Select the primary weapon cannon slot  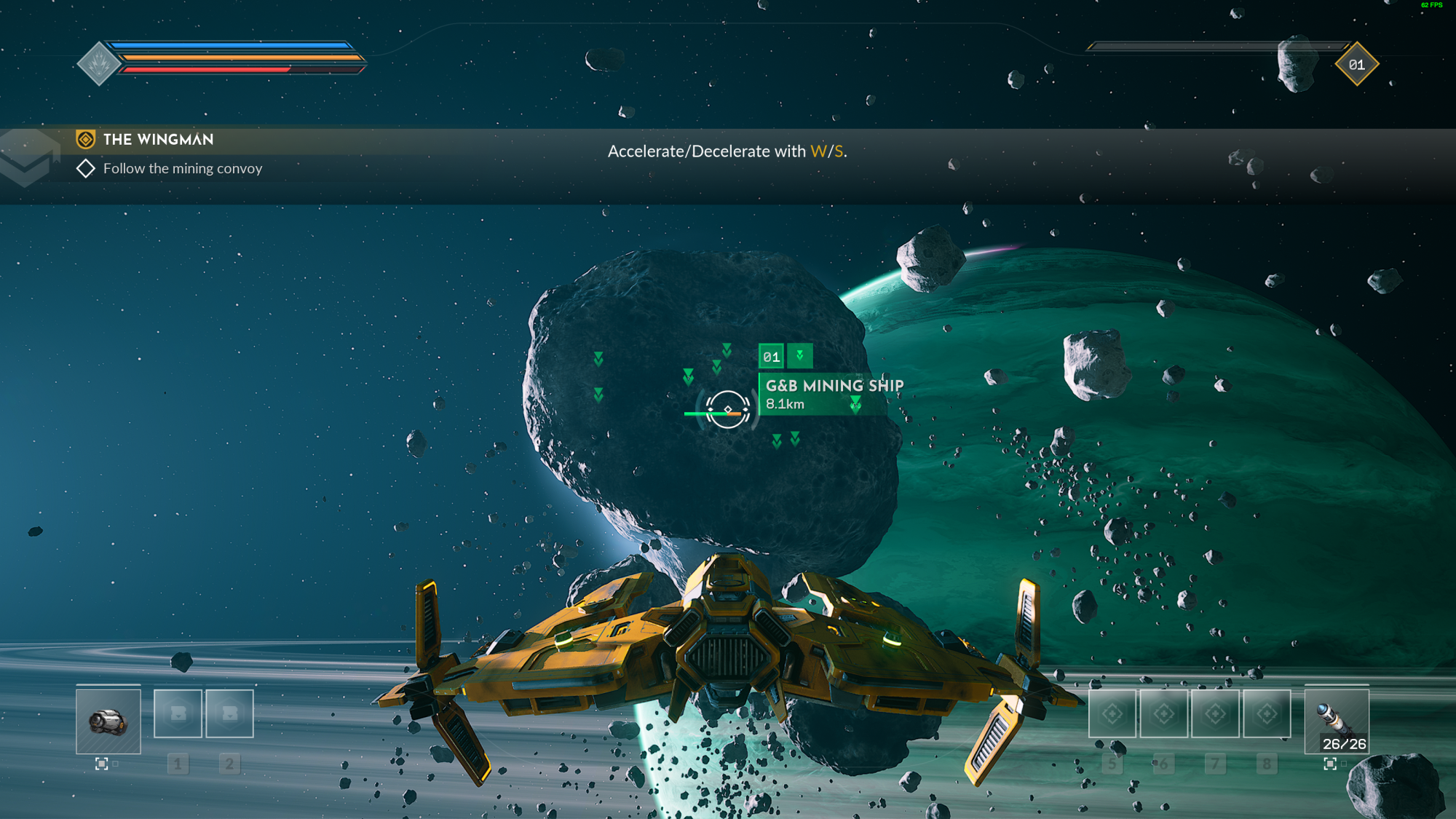point(108,721)
